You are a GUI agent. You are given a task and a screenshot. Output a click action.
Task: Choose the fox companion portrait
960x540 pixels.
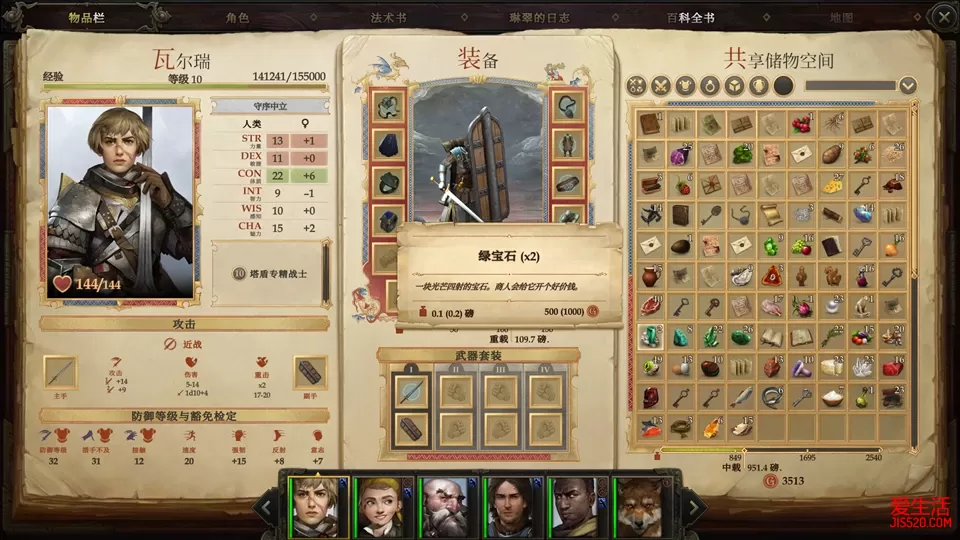(641, 506)
